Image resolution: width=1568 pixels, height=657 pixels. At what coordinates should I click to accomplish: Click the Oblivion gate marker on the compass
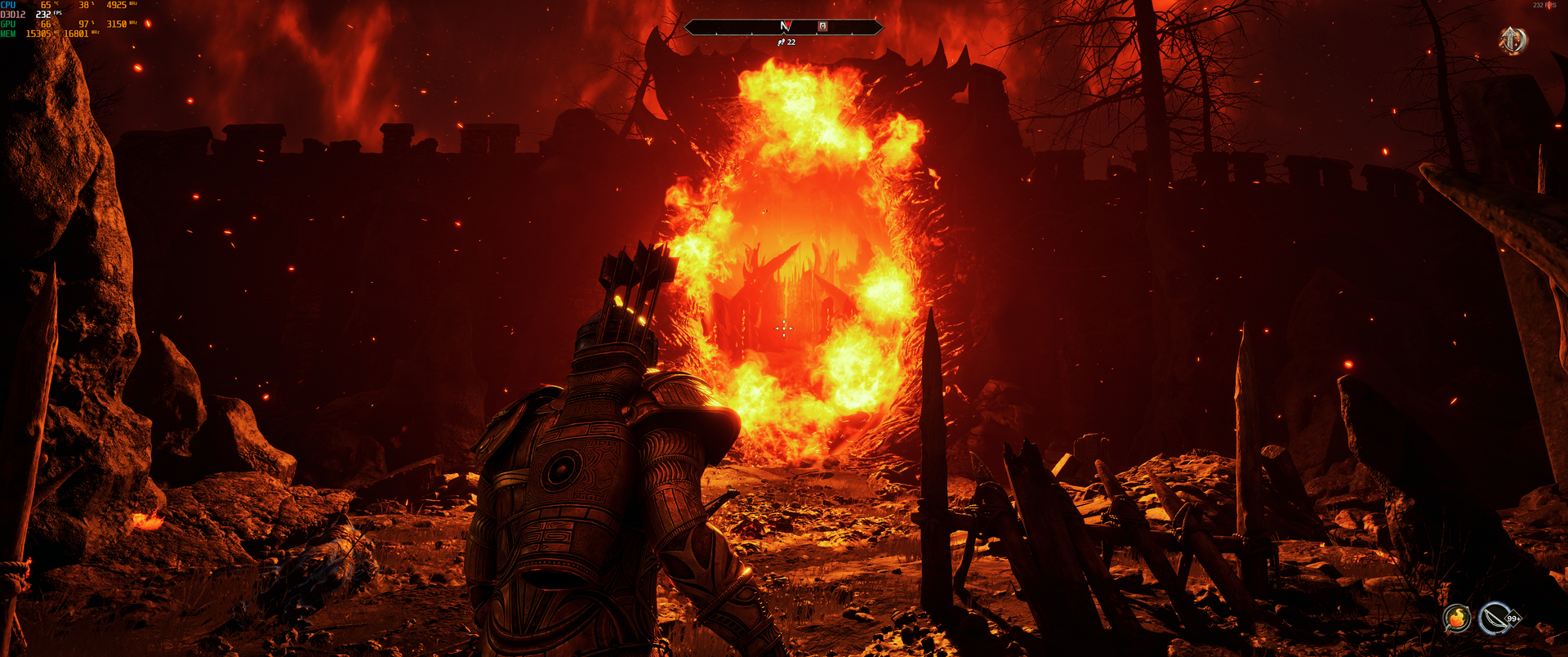click(822, 26)
